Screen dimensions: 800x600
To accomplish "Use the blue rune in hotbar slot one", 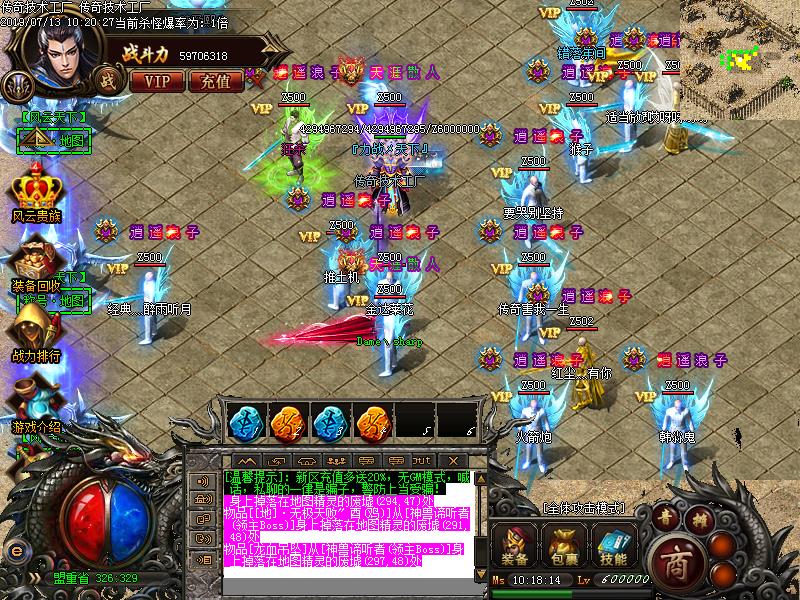I will click(244, 422).
